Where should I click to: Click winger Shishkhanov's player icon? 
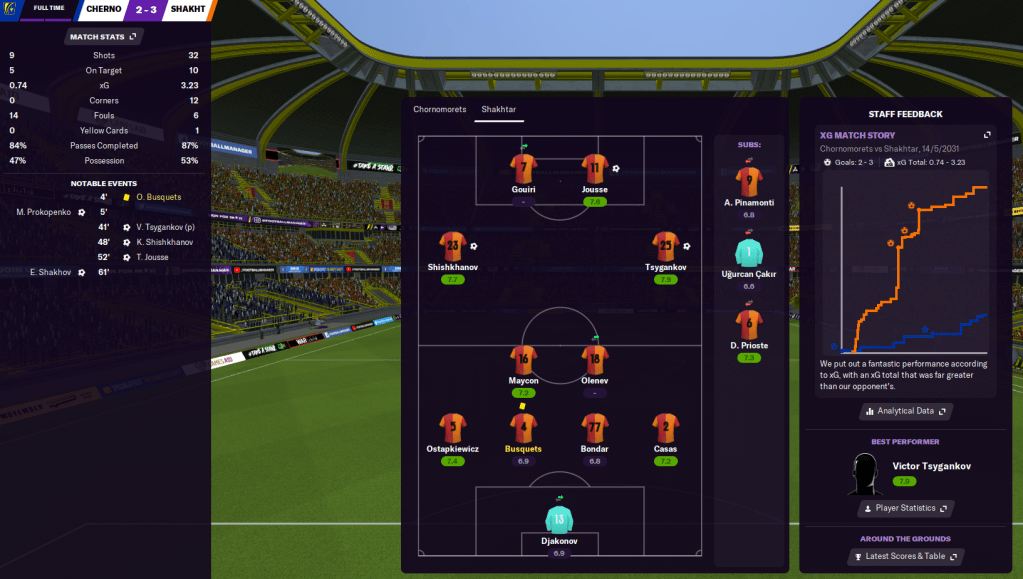point(453,246)
